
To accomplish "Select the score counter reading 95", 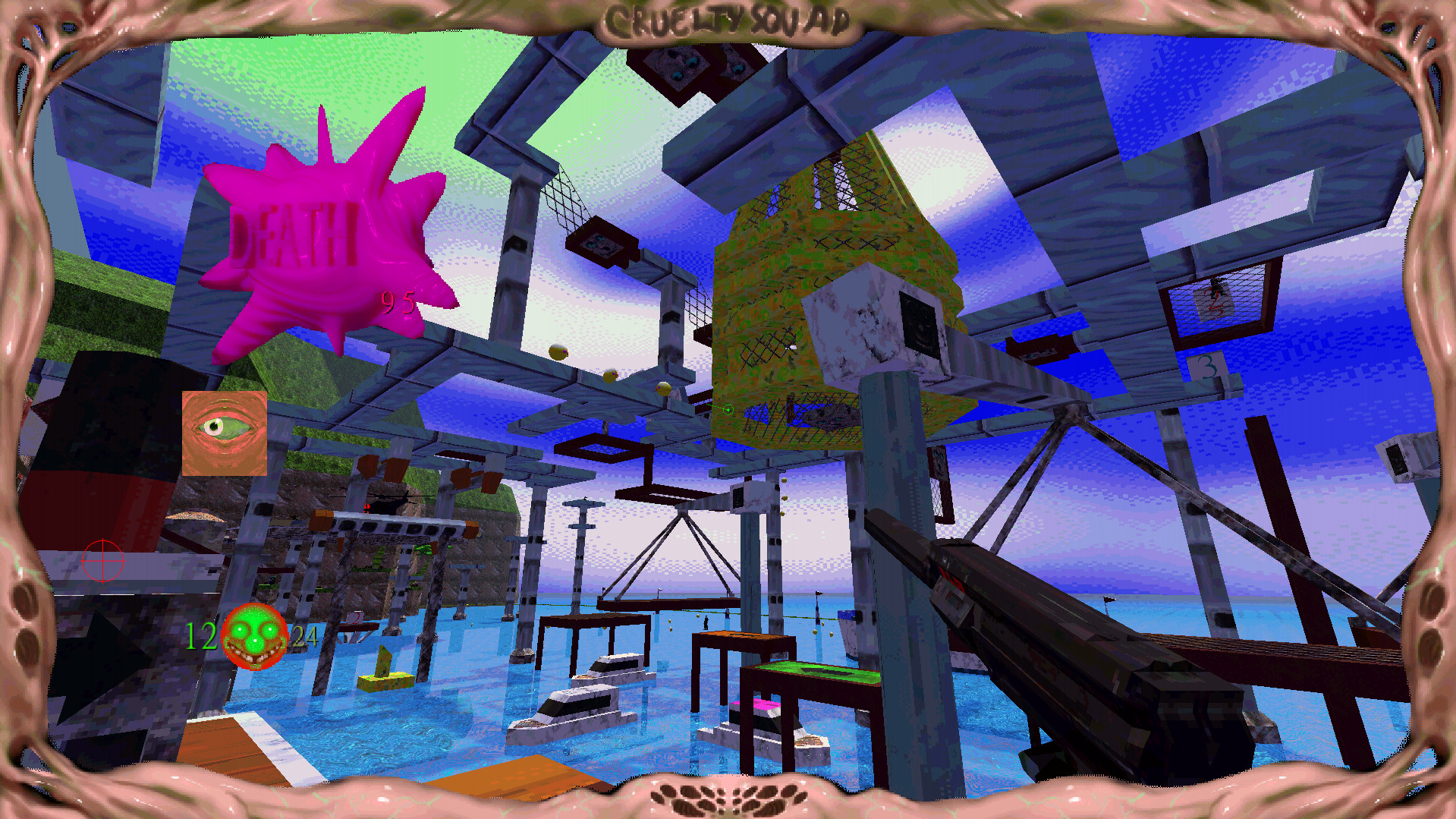I will coord(396,302).
